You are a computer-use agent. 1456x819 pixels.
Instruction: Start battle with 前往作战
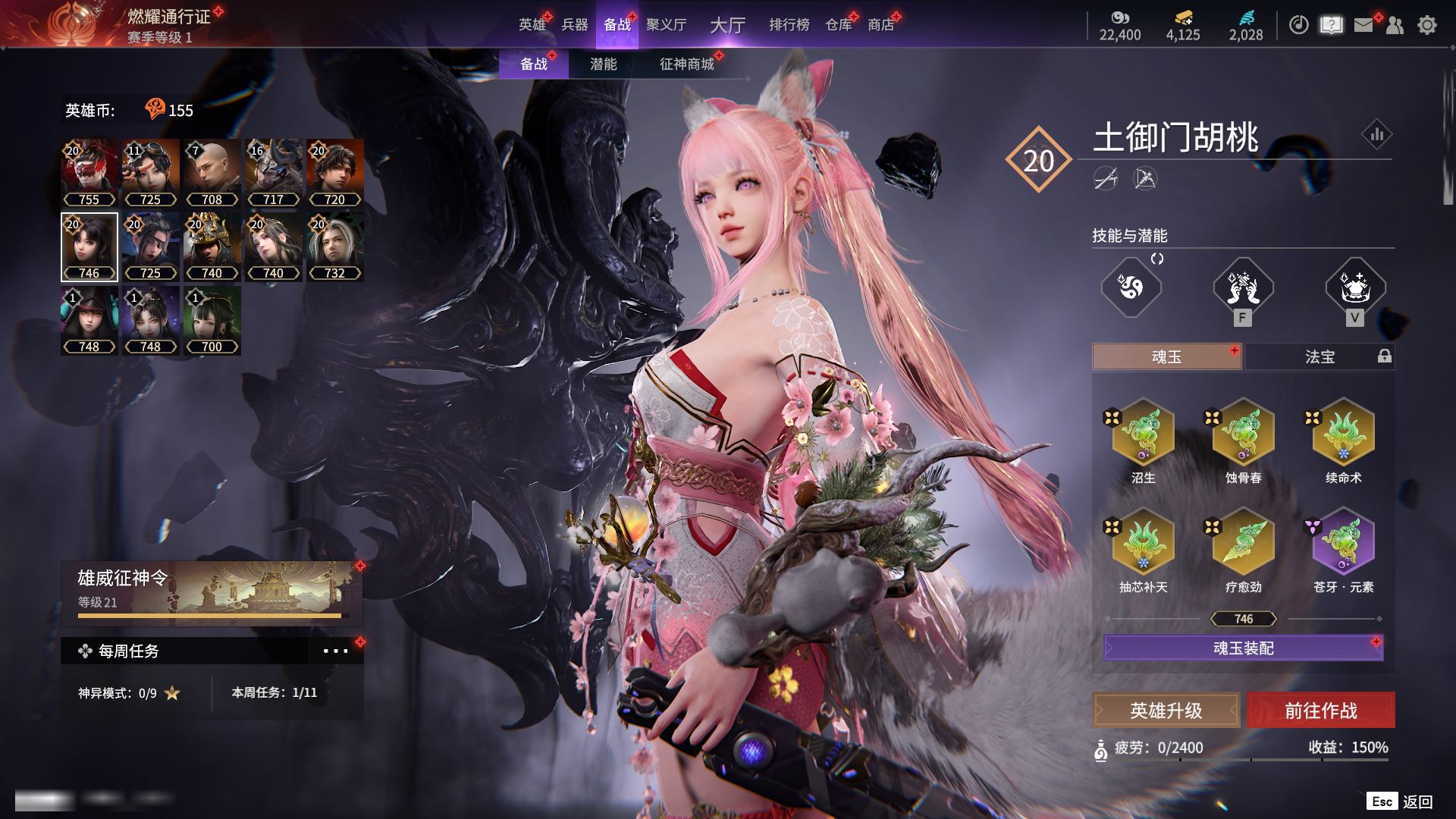(1320, 711)
